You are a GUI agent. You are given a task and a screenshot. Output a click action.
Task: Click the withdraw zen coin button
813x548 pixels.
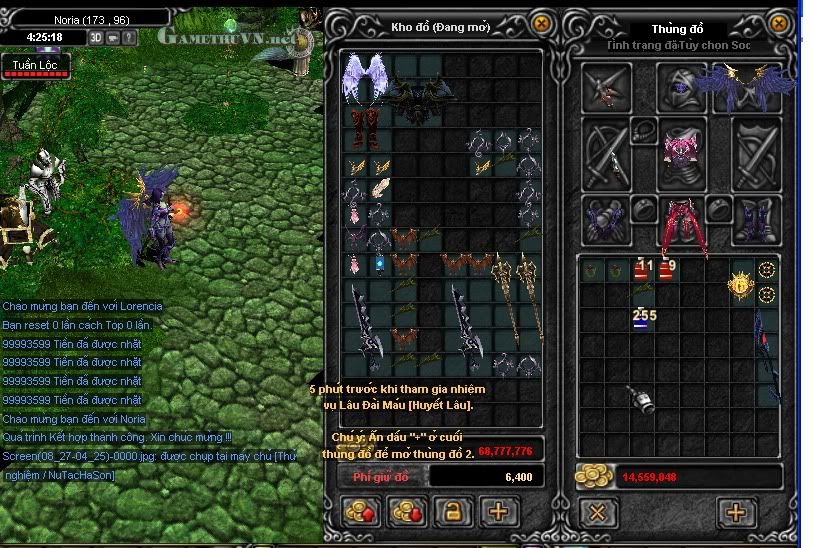408,513
